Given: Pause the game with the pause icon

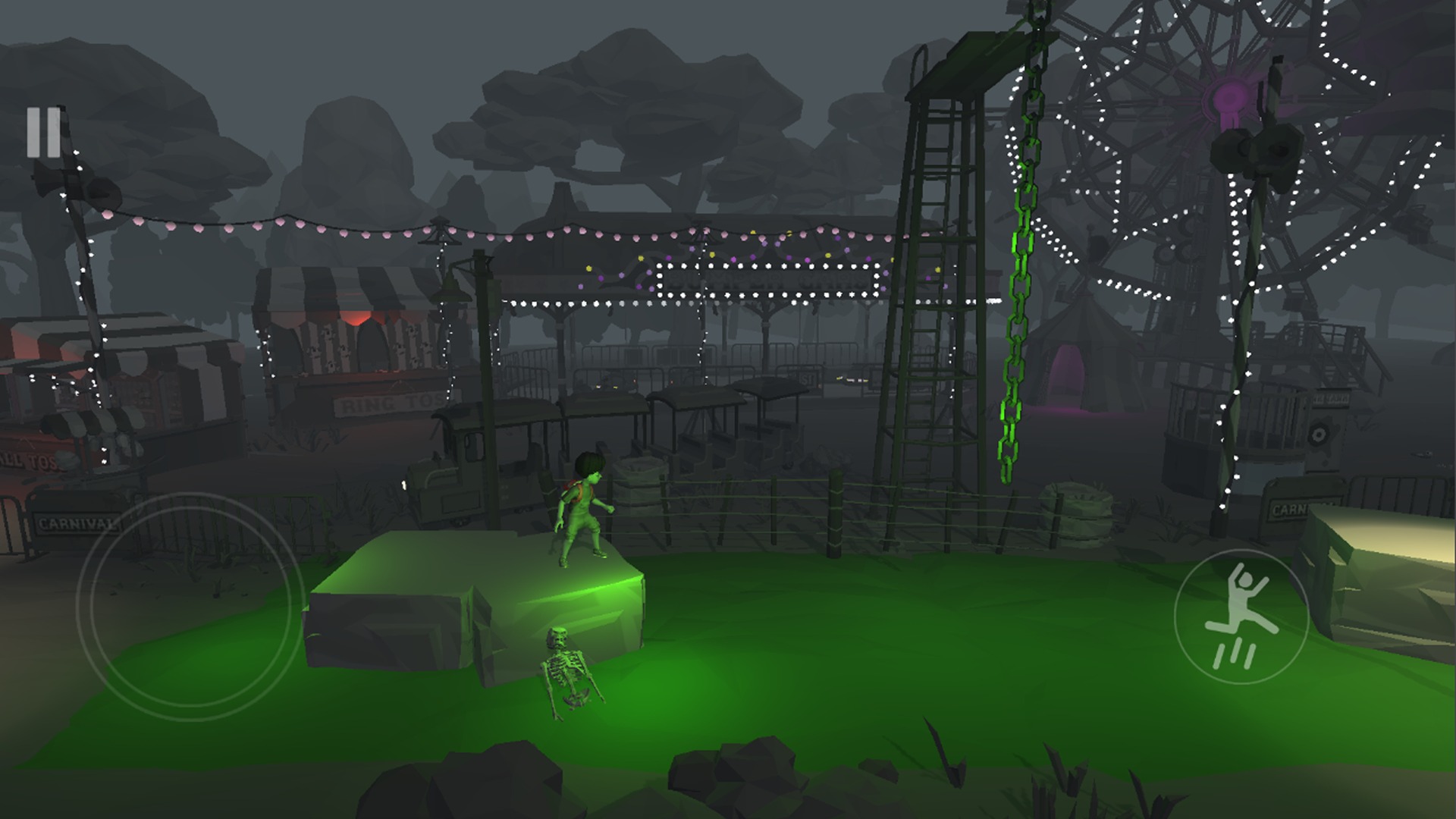Looking at the screenshot, I should pyautogui.click(x=43, y=133).
